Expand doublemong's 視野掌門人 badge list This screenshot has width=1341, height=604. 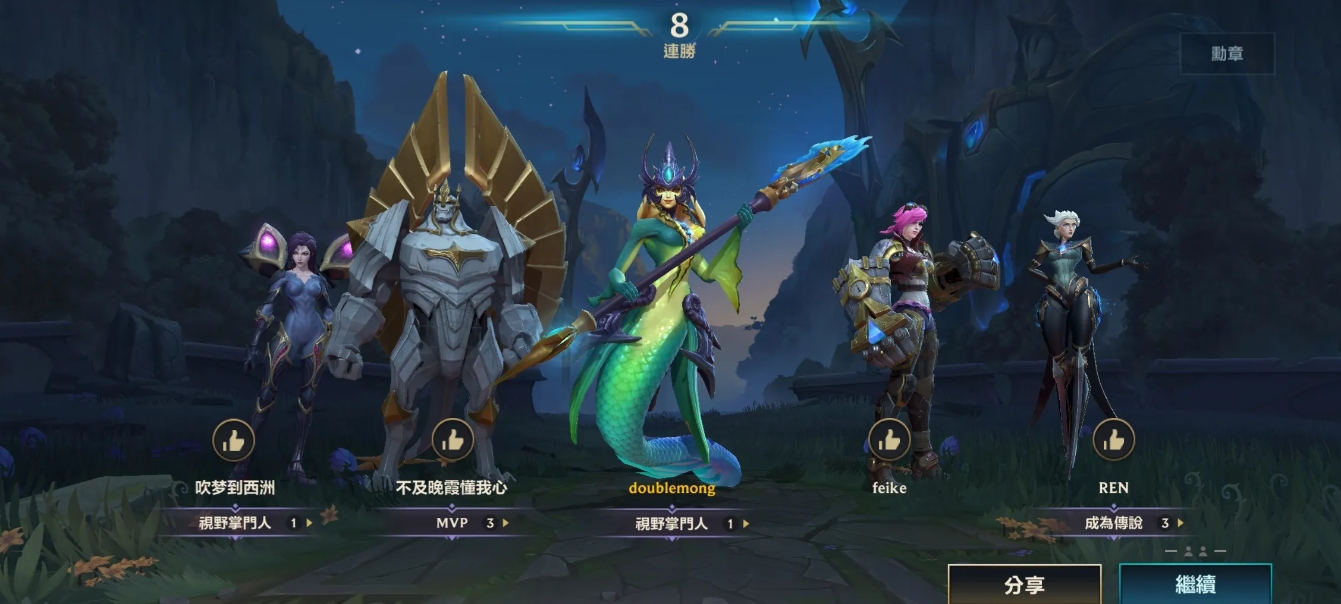click(x=745, y=523)
